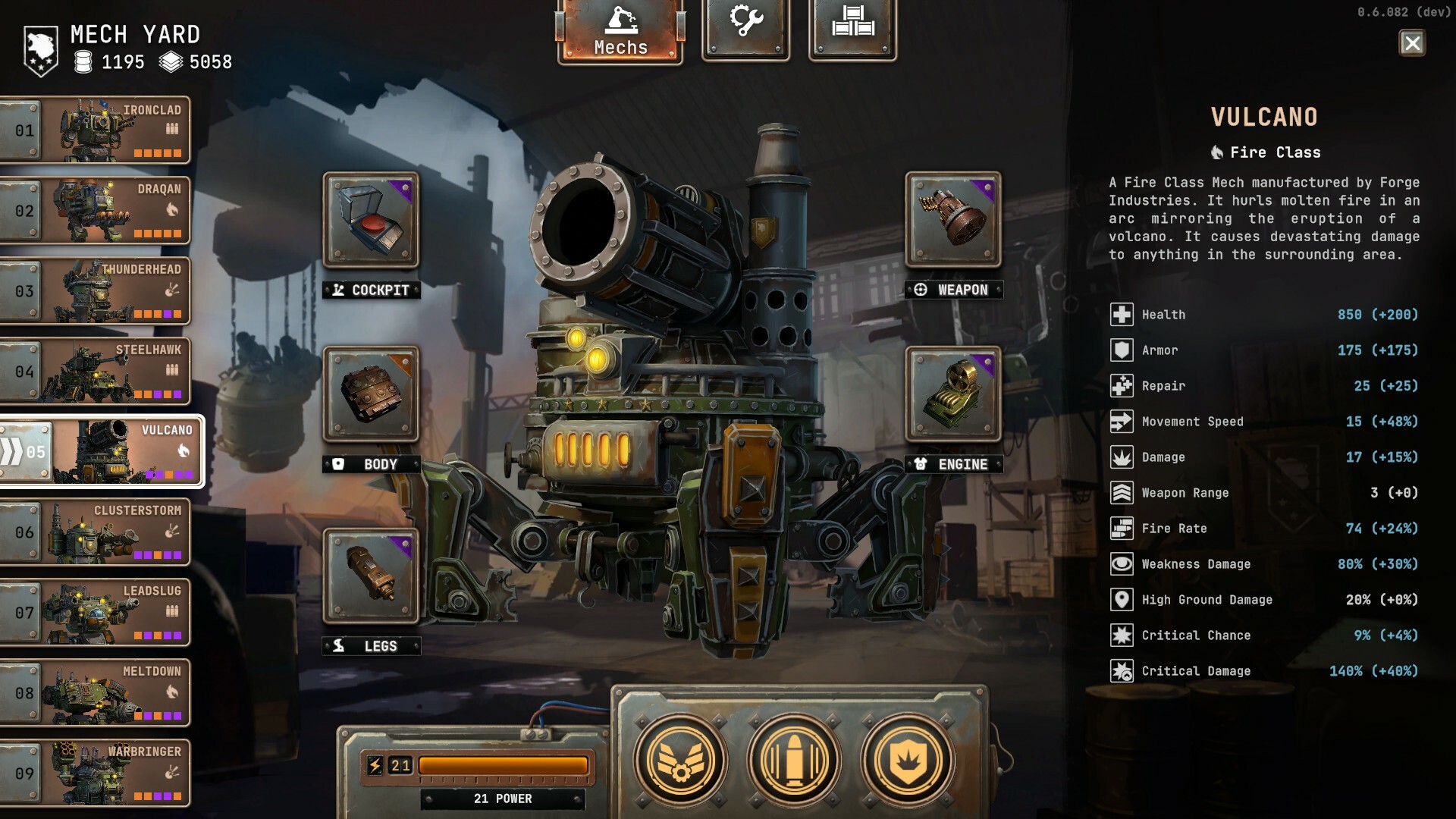Click the bullet ammo round button

[x=794, y=760]
